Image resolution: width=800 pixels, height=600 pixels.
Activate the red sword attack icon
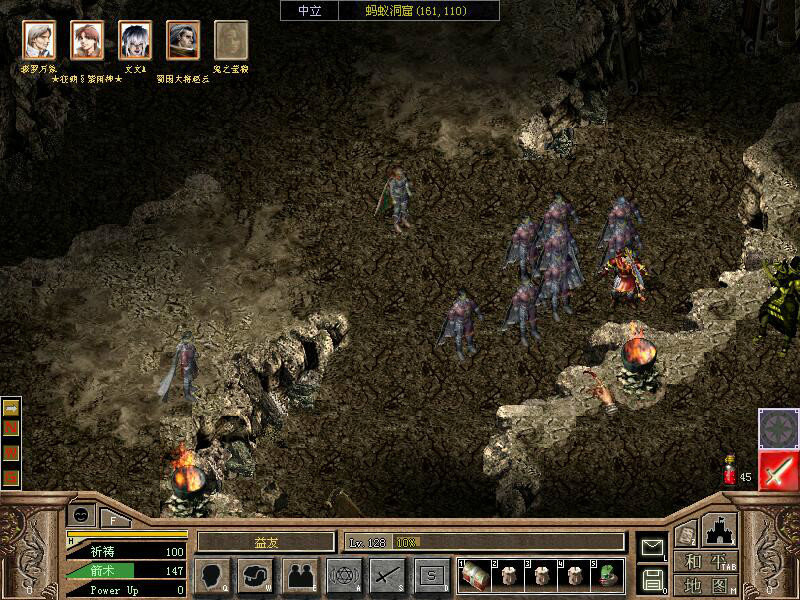(777, 471)
